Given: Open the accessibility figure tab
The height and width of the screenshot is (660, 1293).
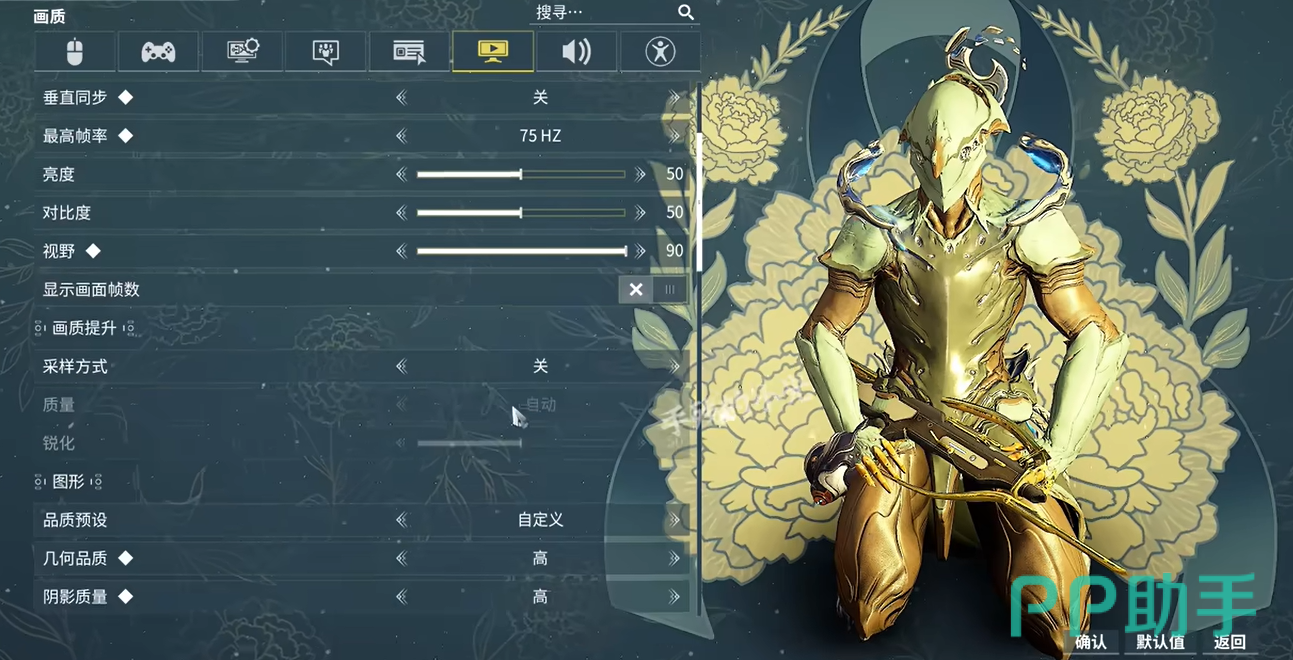Looking at the screenshot, I should 660,51.
